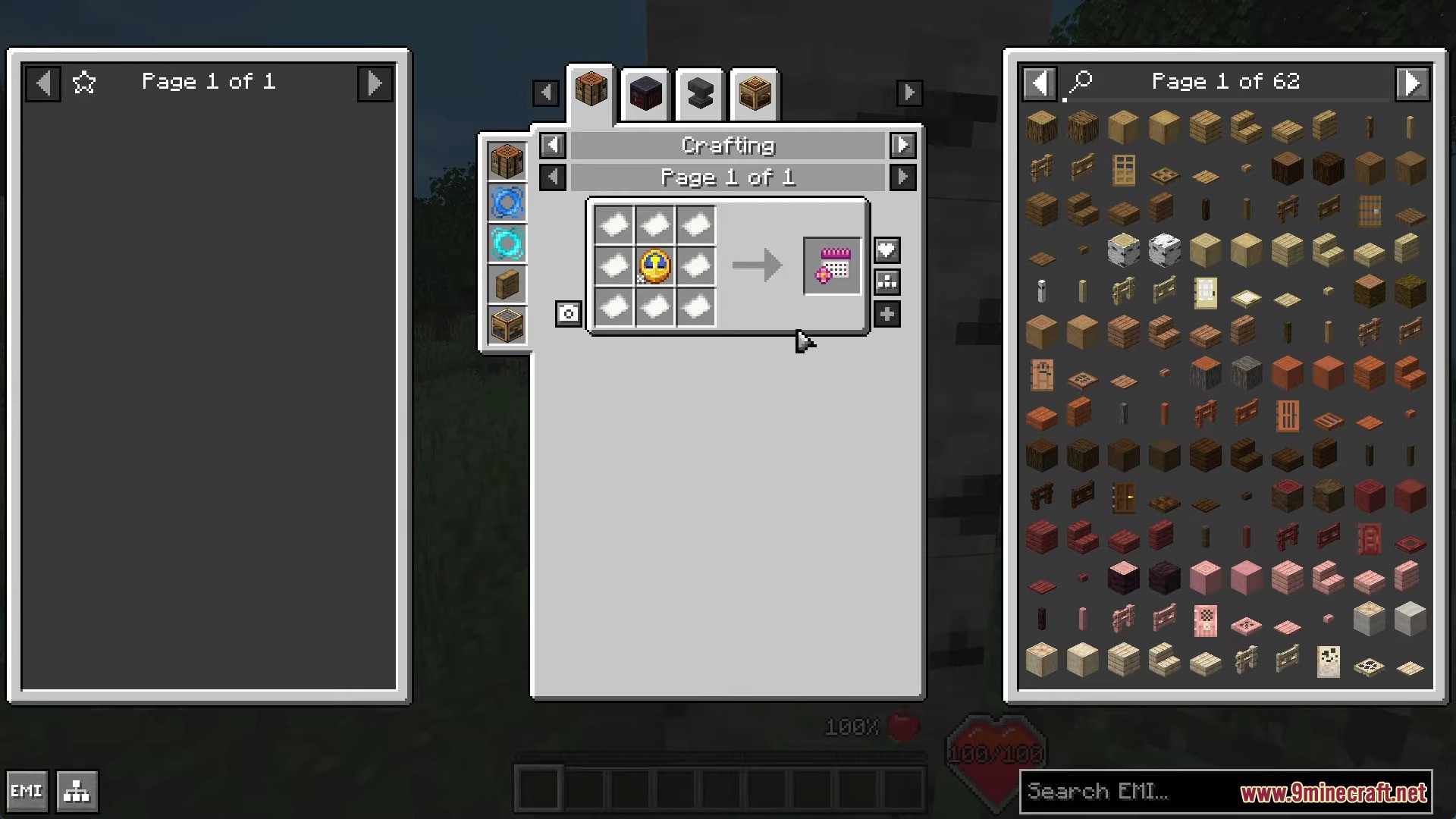Image resolution: width=1456 pixels, height=819 pixels.
Task: Go to next page of the 62-page item index
Action: (x=1412, y=83)
